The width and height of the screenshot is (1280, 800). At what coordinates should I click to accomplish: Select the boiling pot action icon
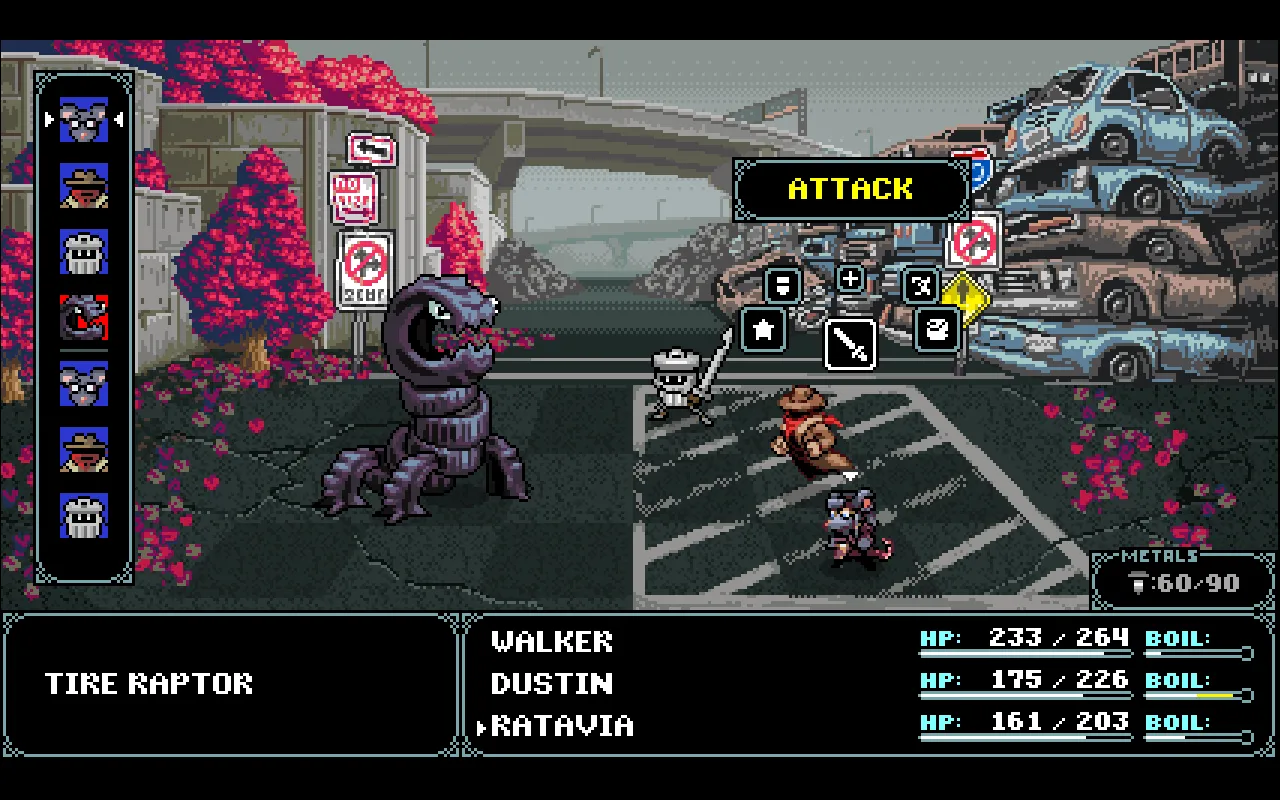pos(938,331)
